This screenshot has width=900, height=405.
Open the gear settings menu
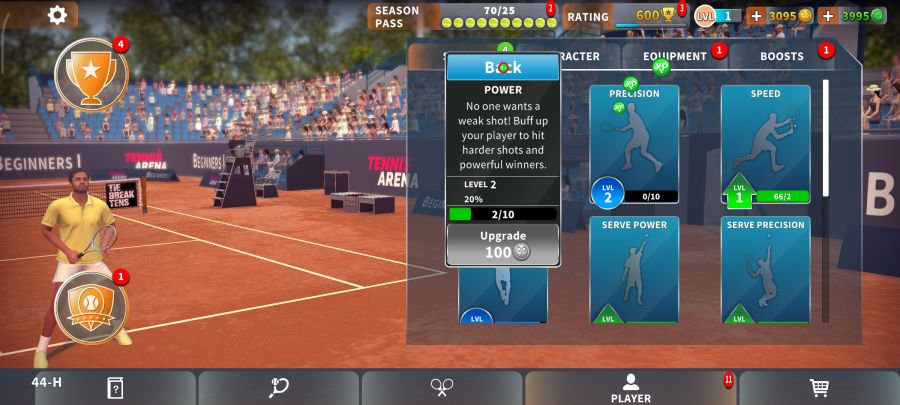[58, 14]
